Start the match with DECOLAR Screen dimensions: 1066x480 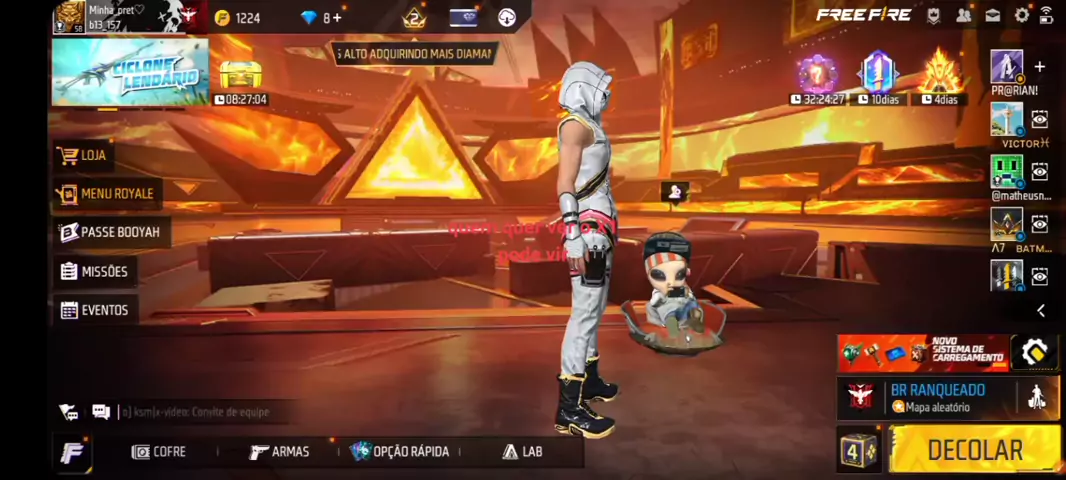(973, 450)
